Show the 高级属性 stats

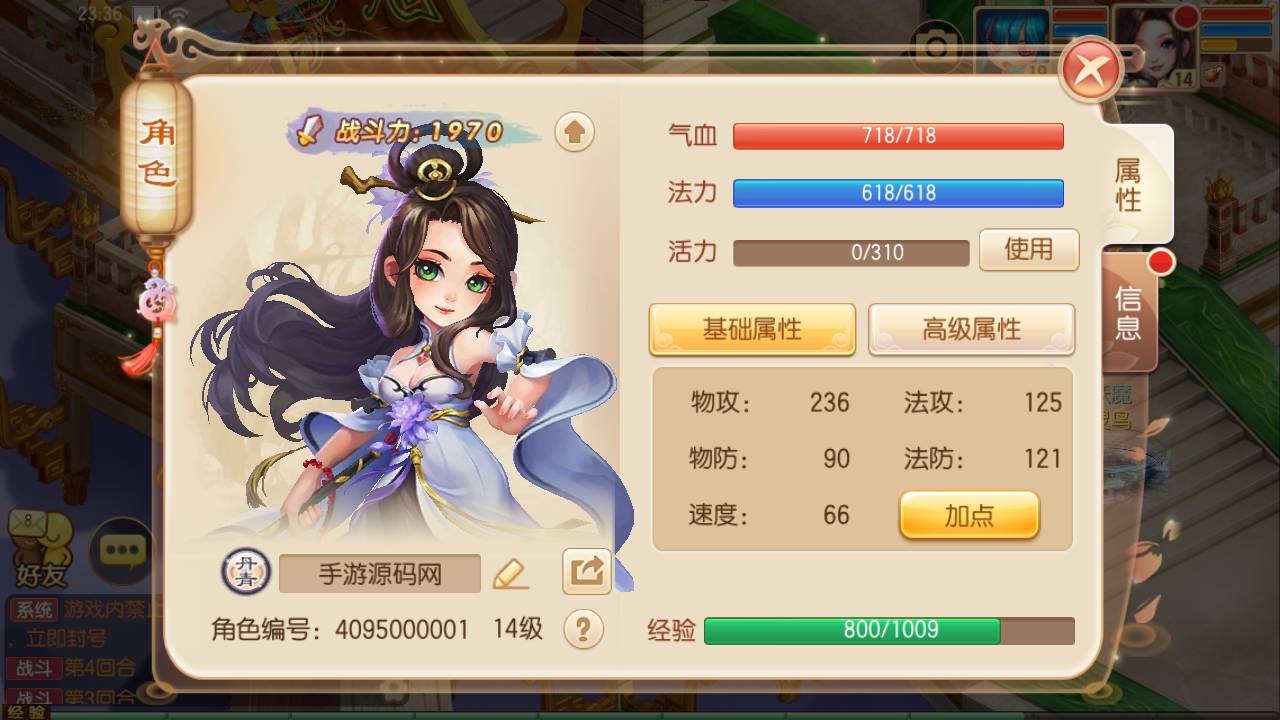[x=971, y=329]
